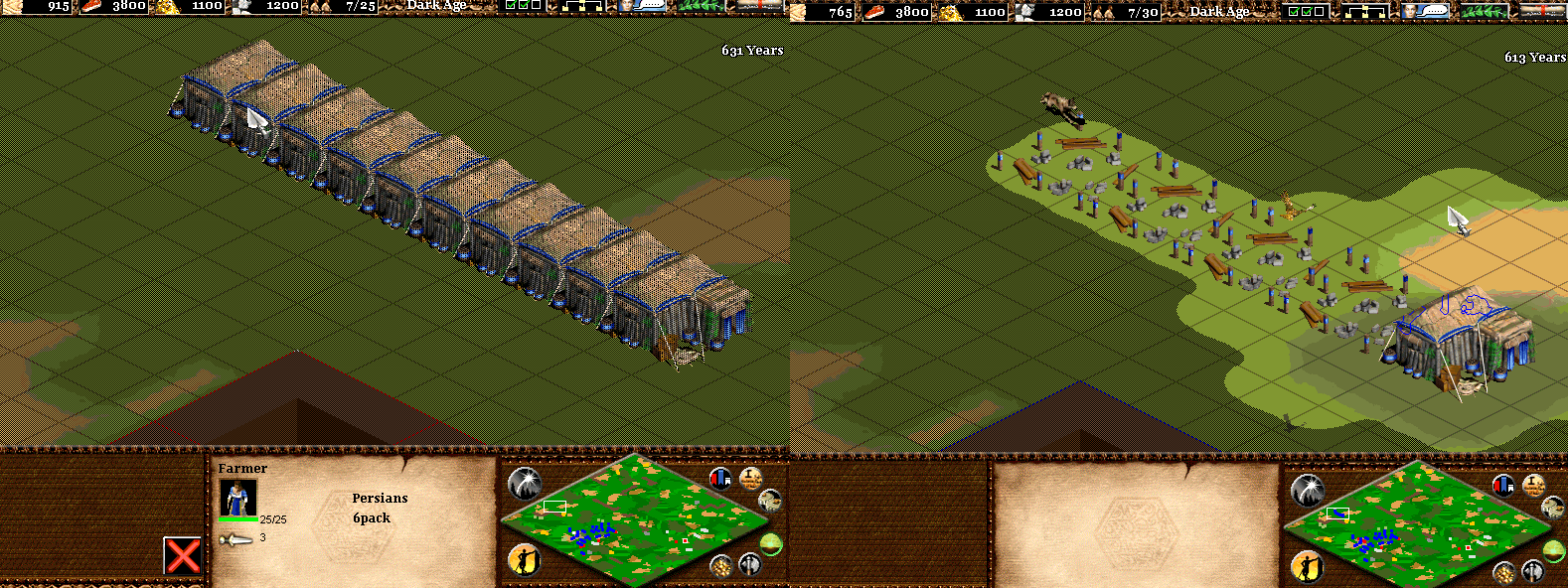The width and height of the screenshot is (1568, 588).
Task: Toggle the red-and-blue flag colors icon in the 613 Years screen
Action: pyautogui.click(x=1503, y=486)
